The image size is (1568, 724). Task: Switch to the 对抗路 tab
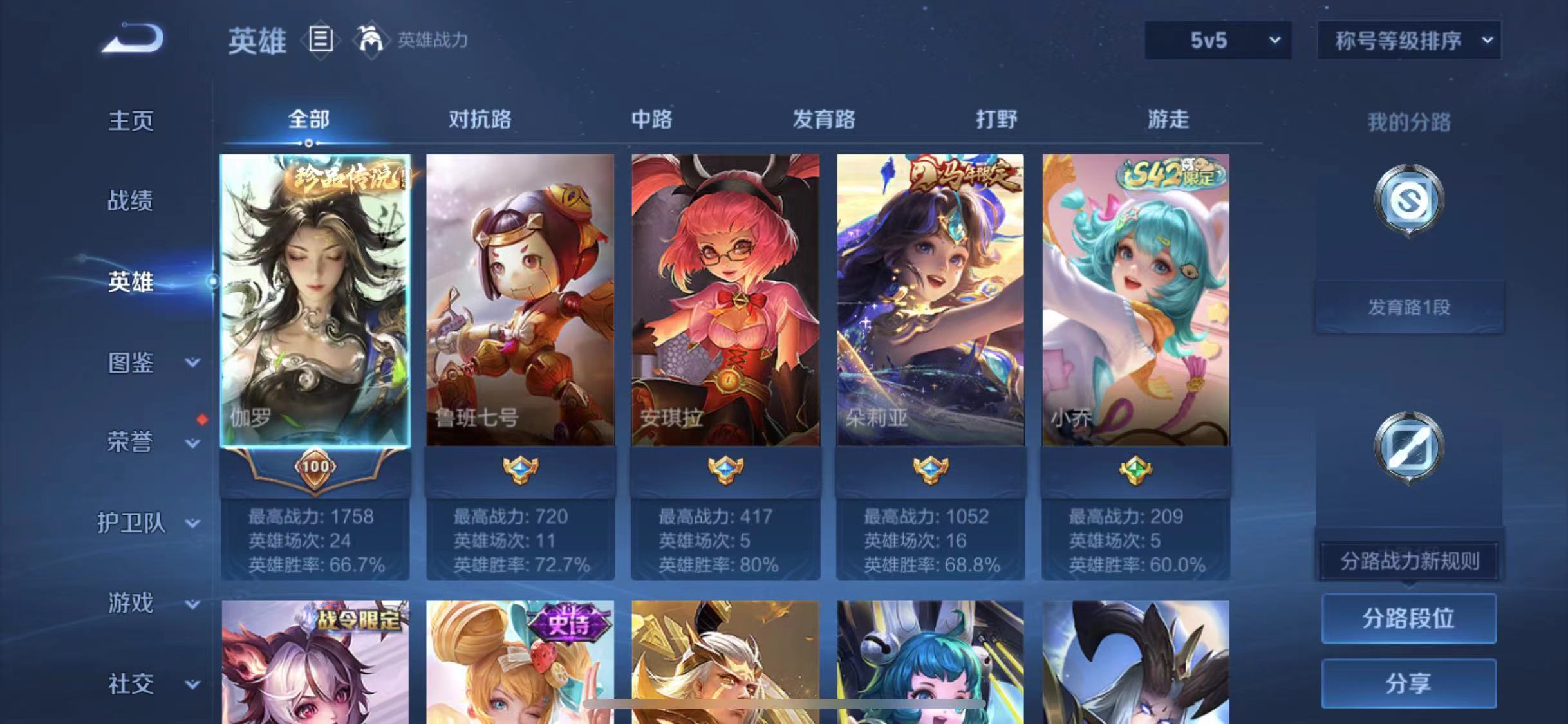coord(480,119)
